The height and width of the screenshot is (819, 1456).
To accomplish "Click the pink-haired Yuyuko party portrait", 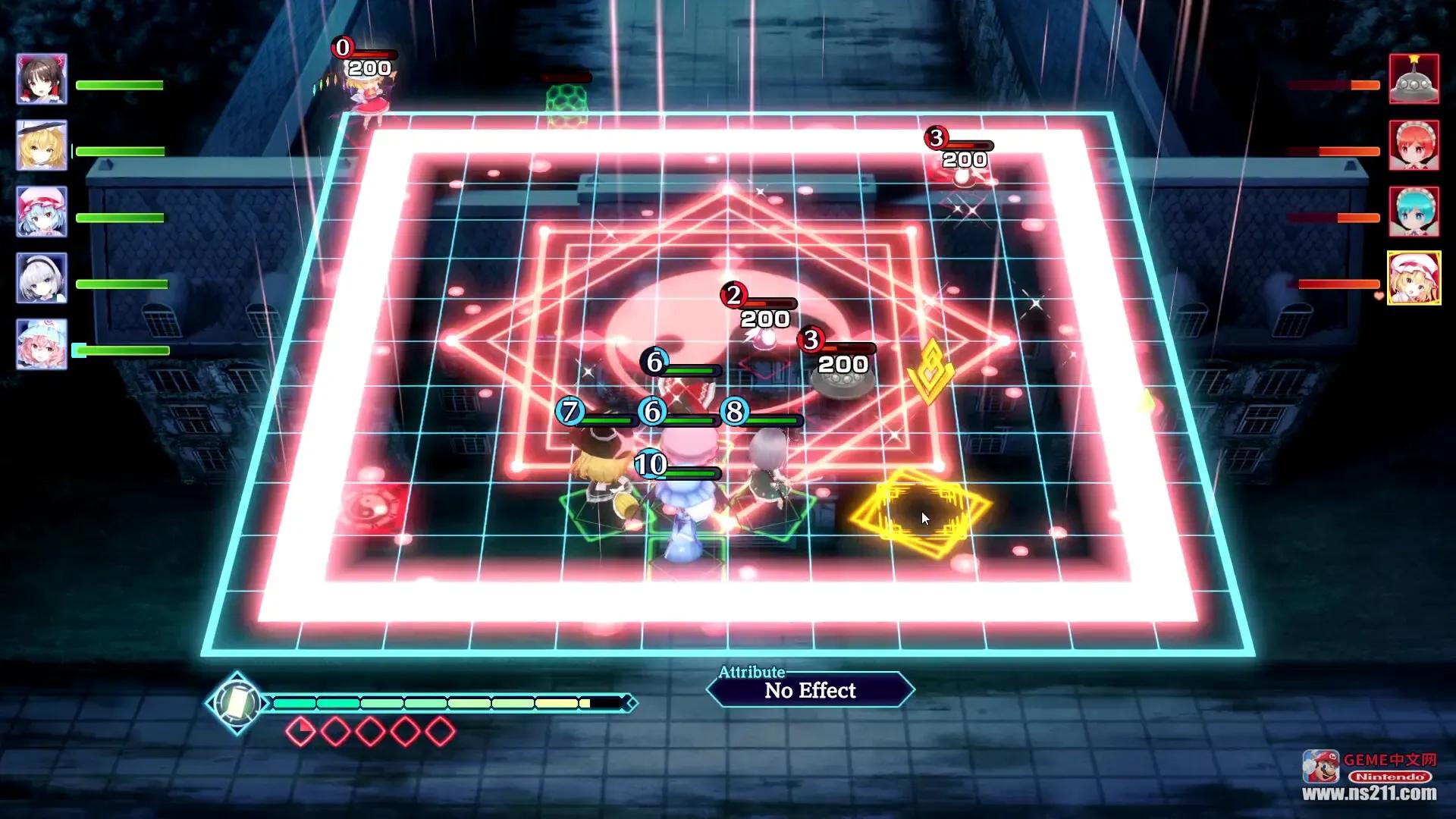I will [x=42, y=344].
